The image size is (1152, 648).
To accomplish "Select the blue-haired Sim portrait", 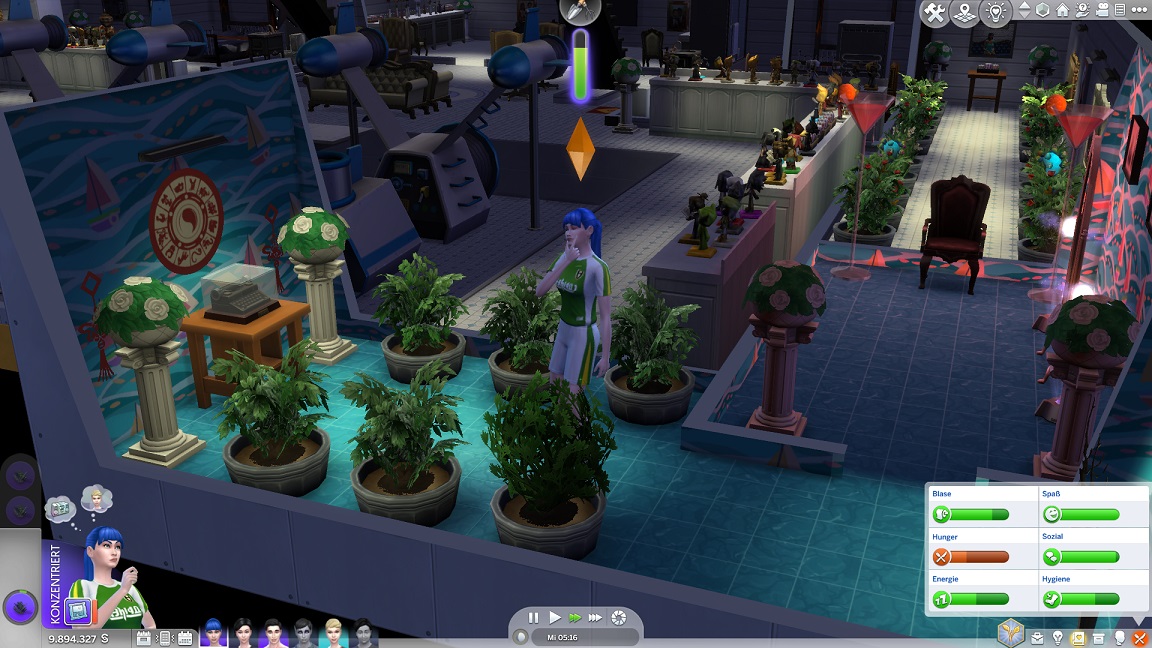I will (212, 633).
